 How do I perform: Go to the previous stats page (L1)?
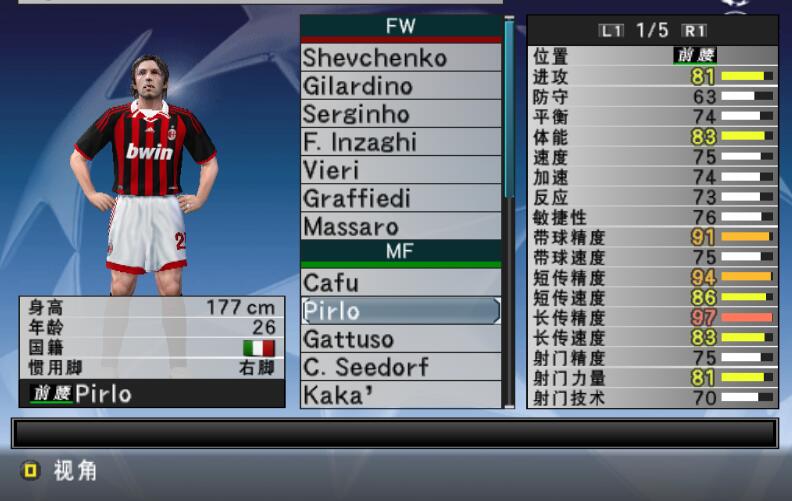[609, 31]
